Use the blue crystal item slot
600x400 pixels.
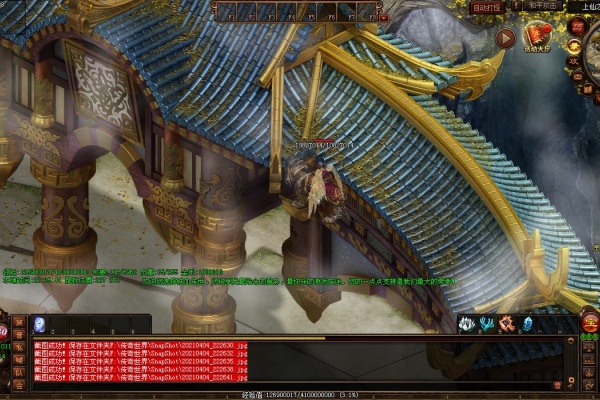527,323
